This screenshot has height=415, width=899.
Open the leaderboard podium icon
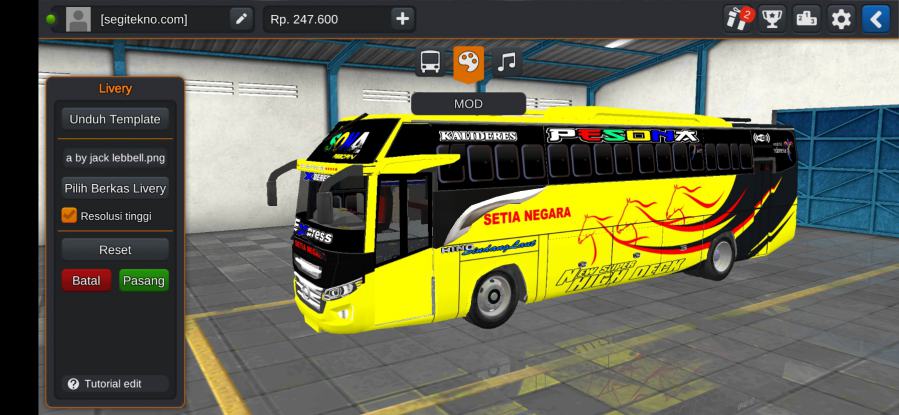[x=806, y=18]
